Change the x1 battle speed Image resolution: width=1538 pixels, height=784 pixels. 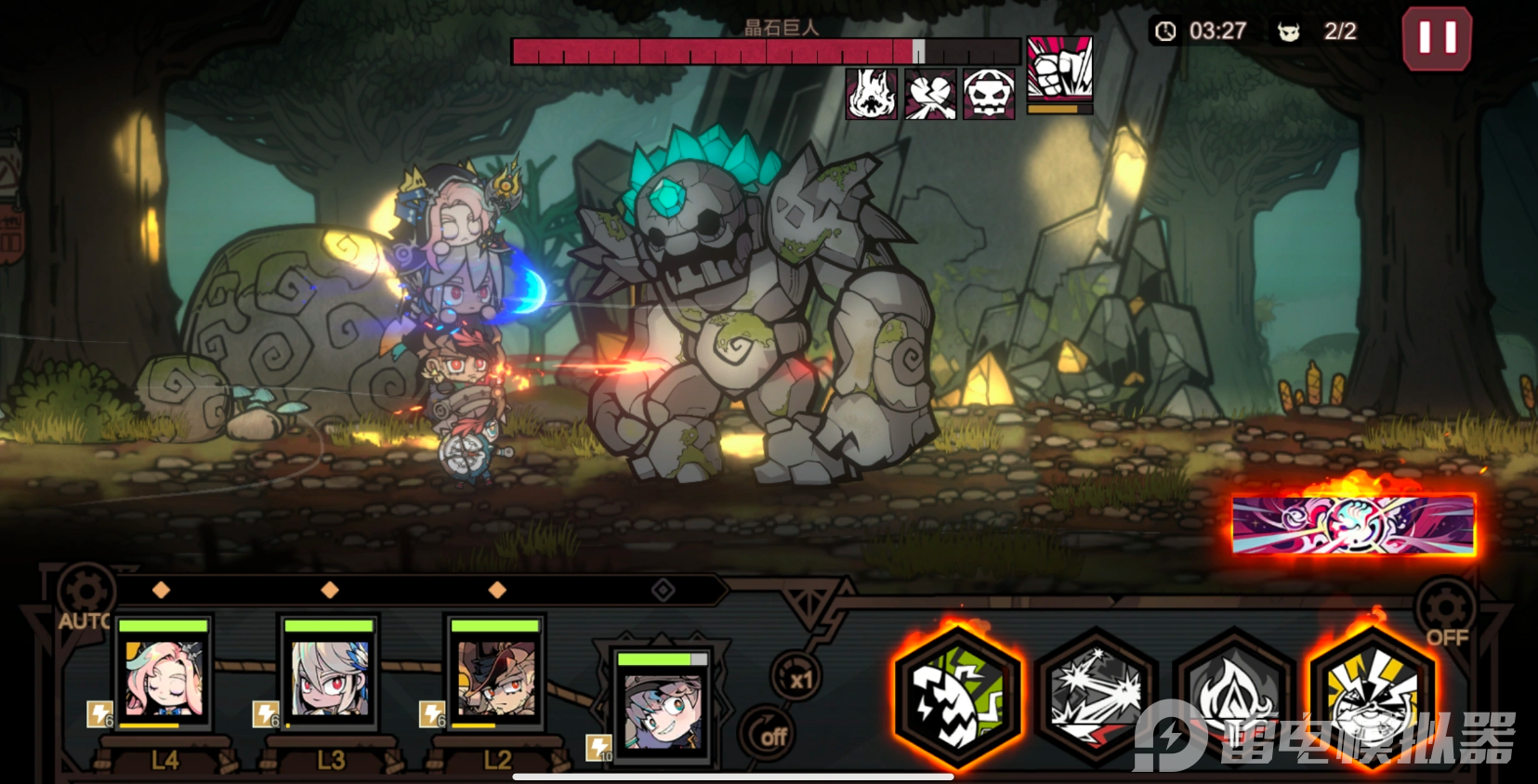pyautogui.click(x=796, y=677)
